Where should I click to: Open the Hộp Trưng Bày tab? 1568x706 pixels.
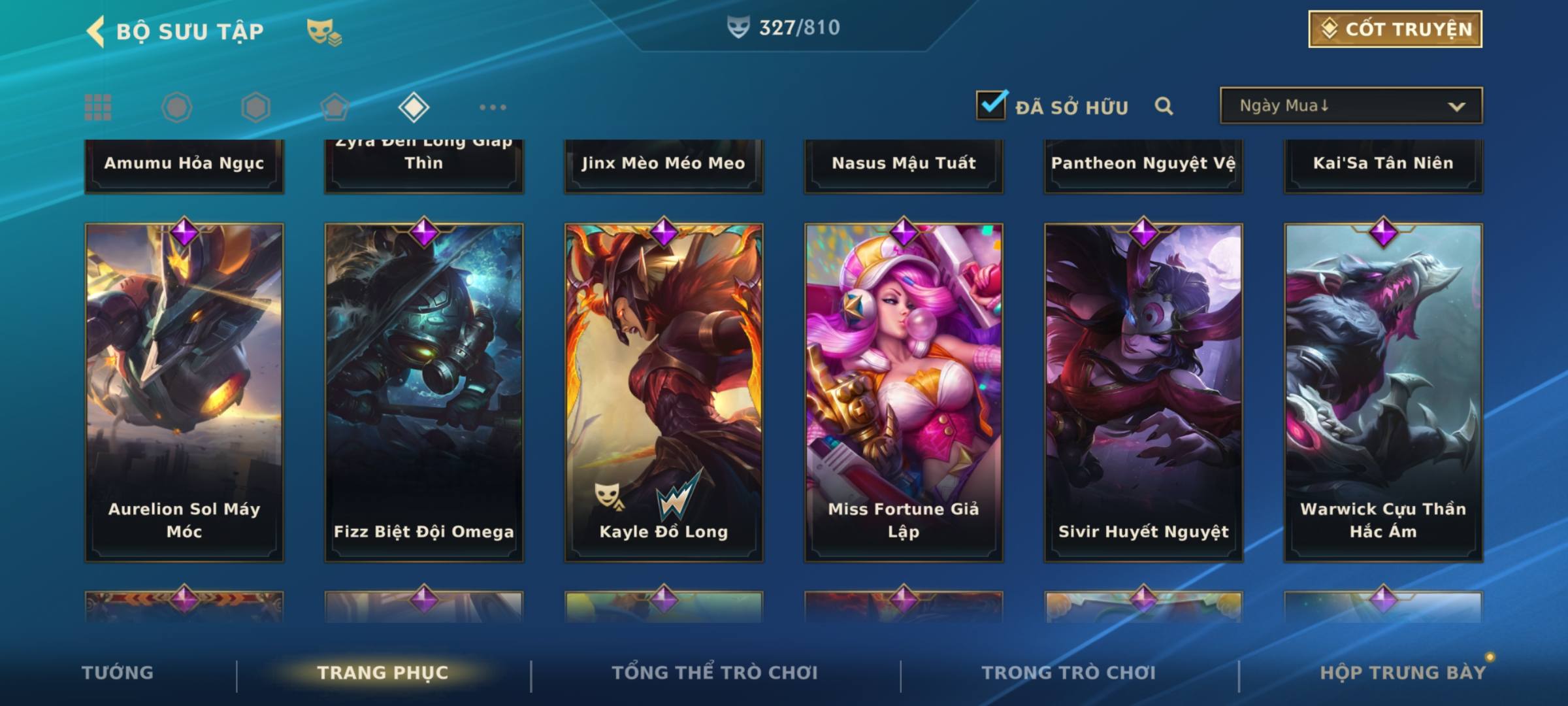1403,673
